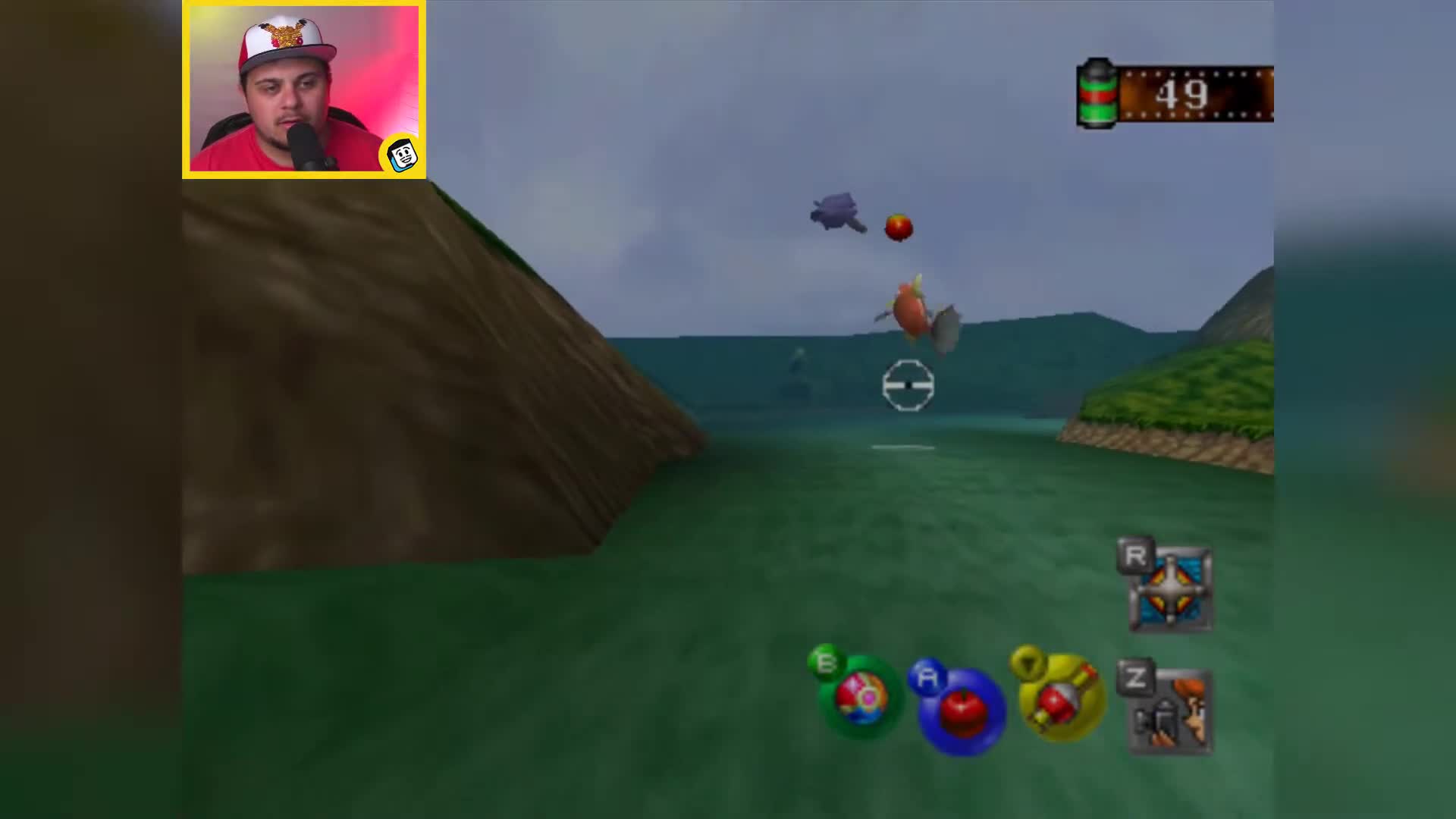Click the R button zoom camera icon
The height and width of the screenshot is (819, 1456).
pyautogui.click(x=1175, y=588)
